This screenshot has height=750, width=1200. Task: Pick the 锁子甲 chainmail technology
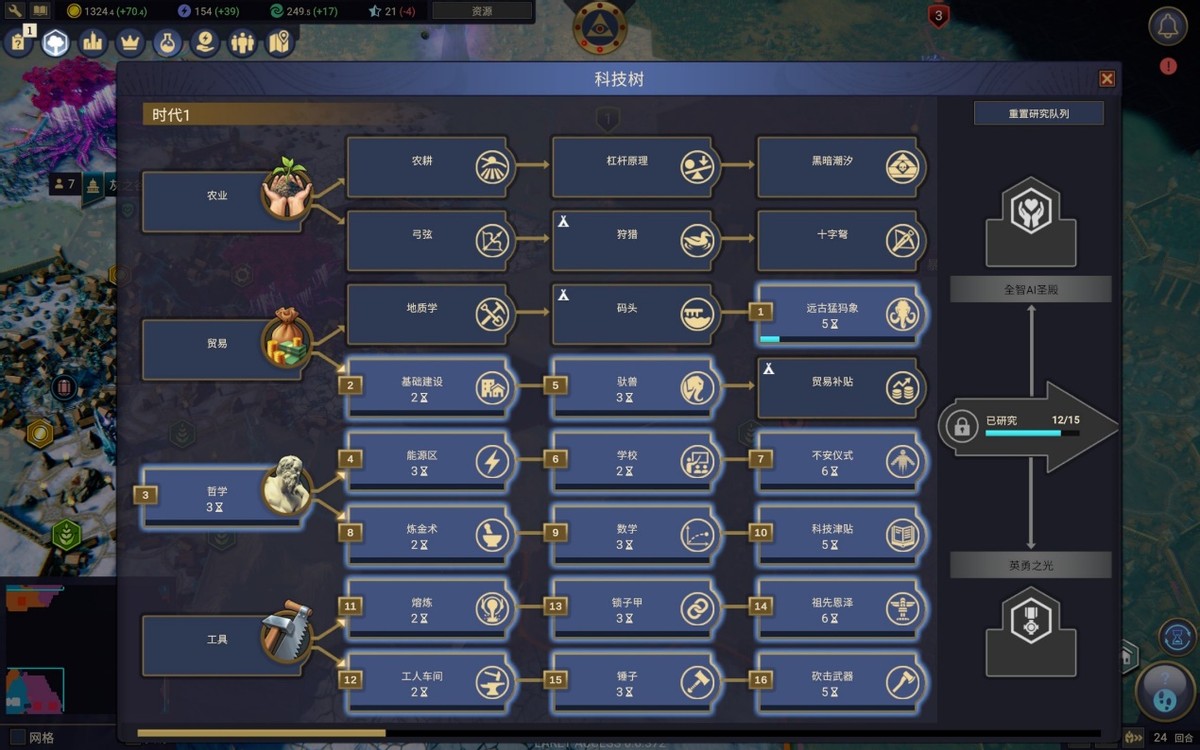coord(632,609)
